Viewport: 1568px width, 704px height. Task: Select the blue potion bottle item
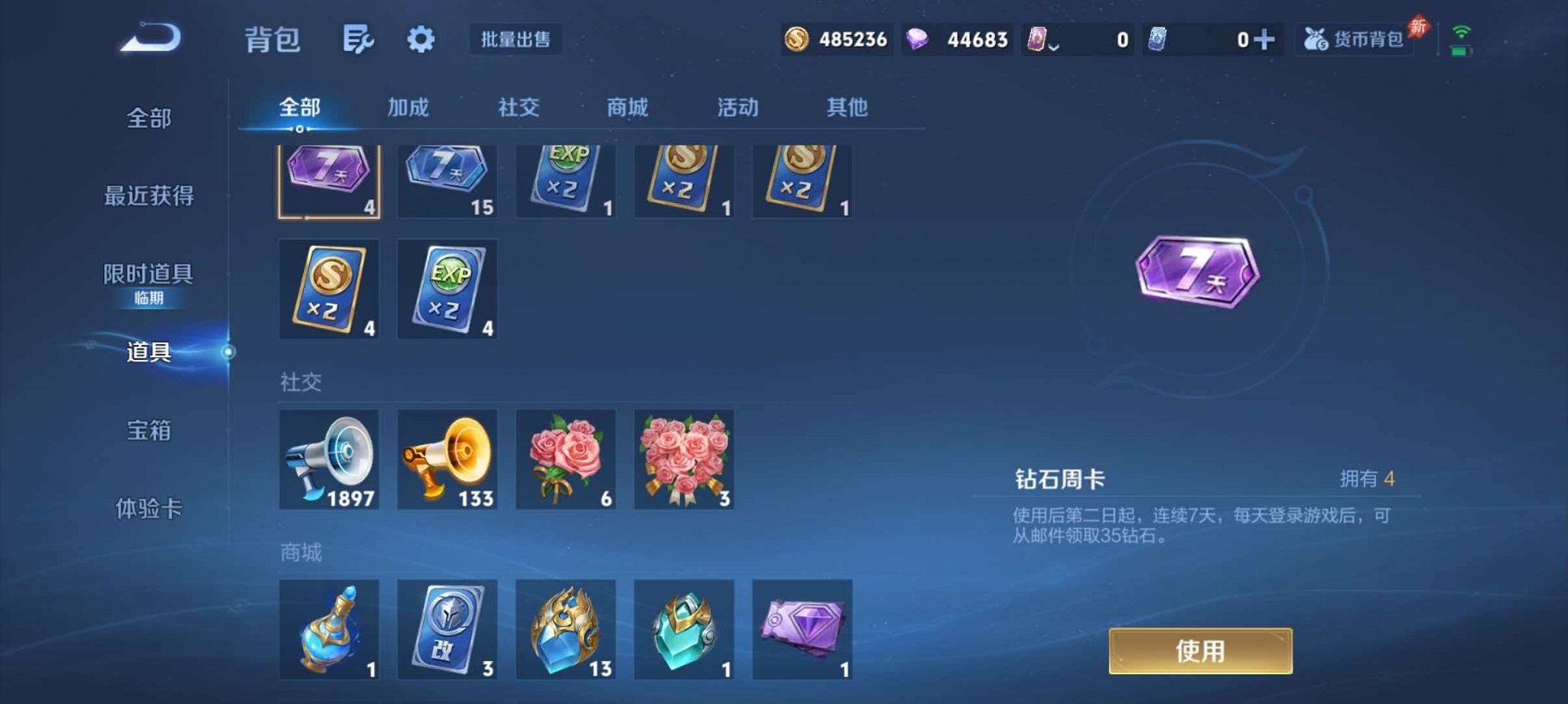point(329,631)
